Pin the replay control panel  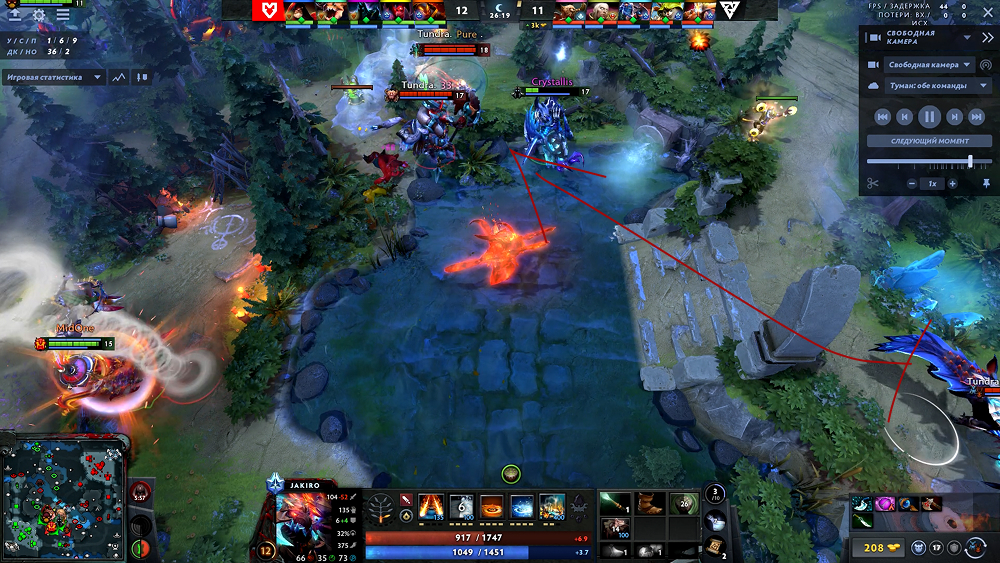(x=987, y=184)
